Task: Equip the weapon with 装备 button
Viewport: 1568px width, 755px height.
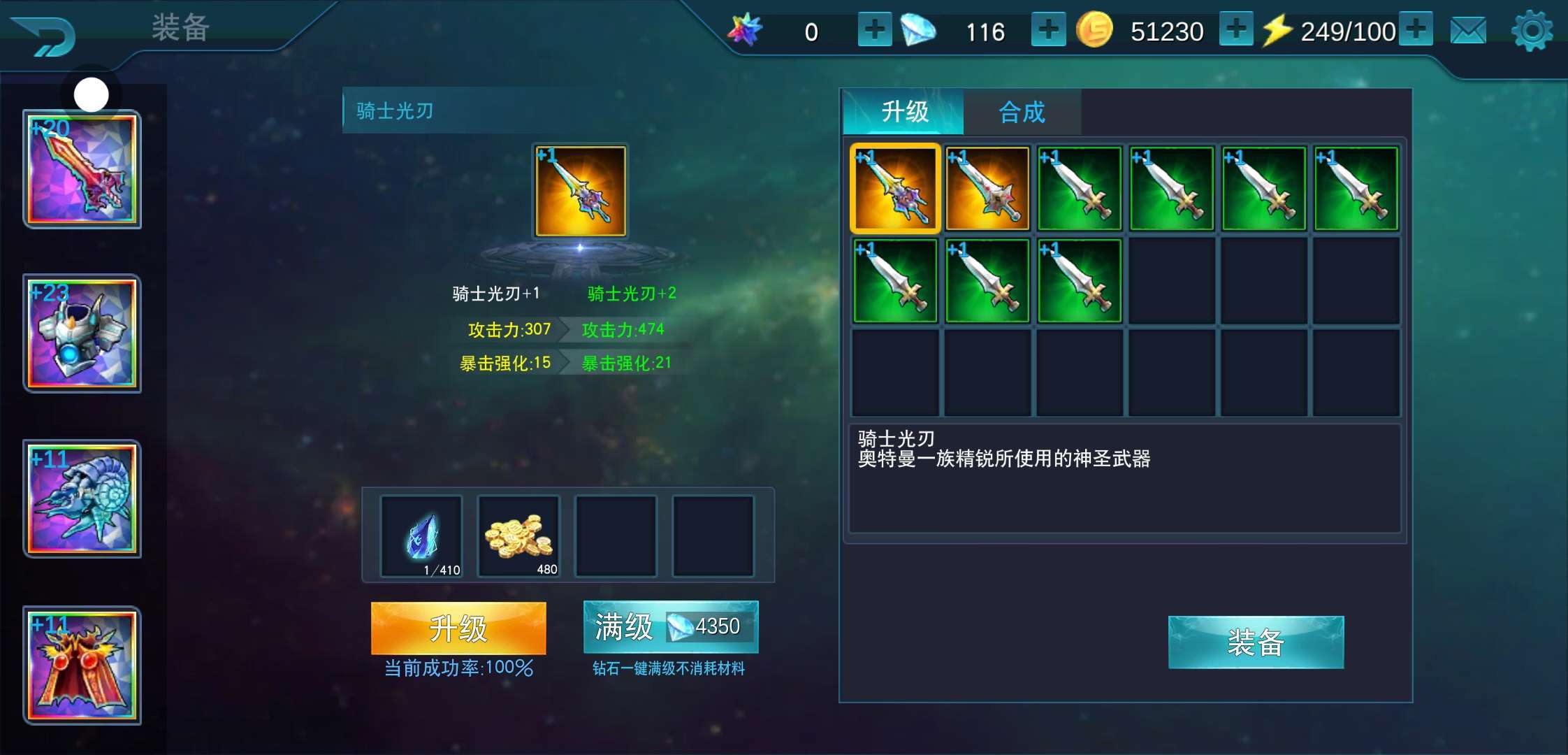Action: coord(1256,642)
